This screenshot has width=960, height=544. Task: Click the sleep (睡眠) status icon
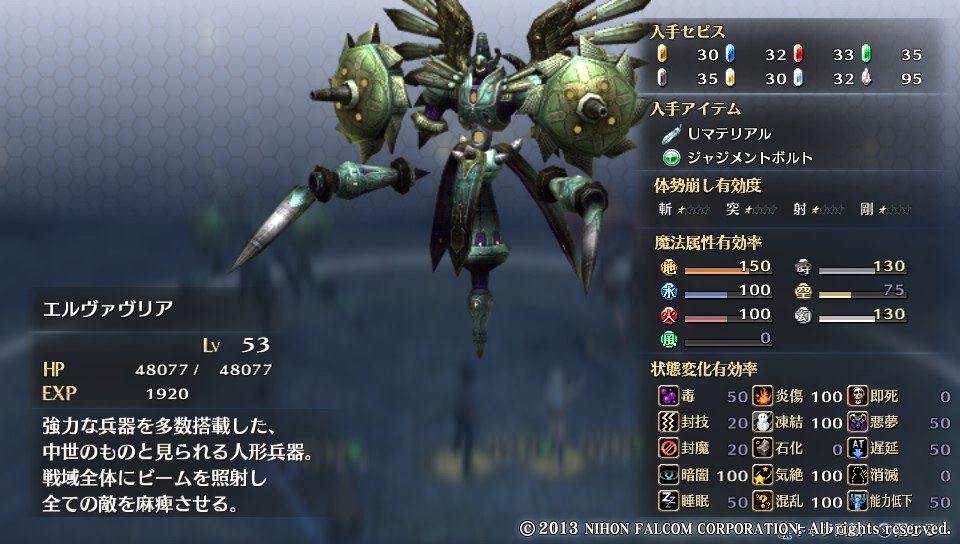pyautogui.click(x=668, y=501)
